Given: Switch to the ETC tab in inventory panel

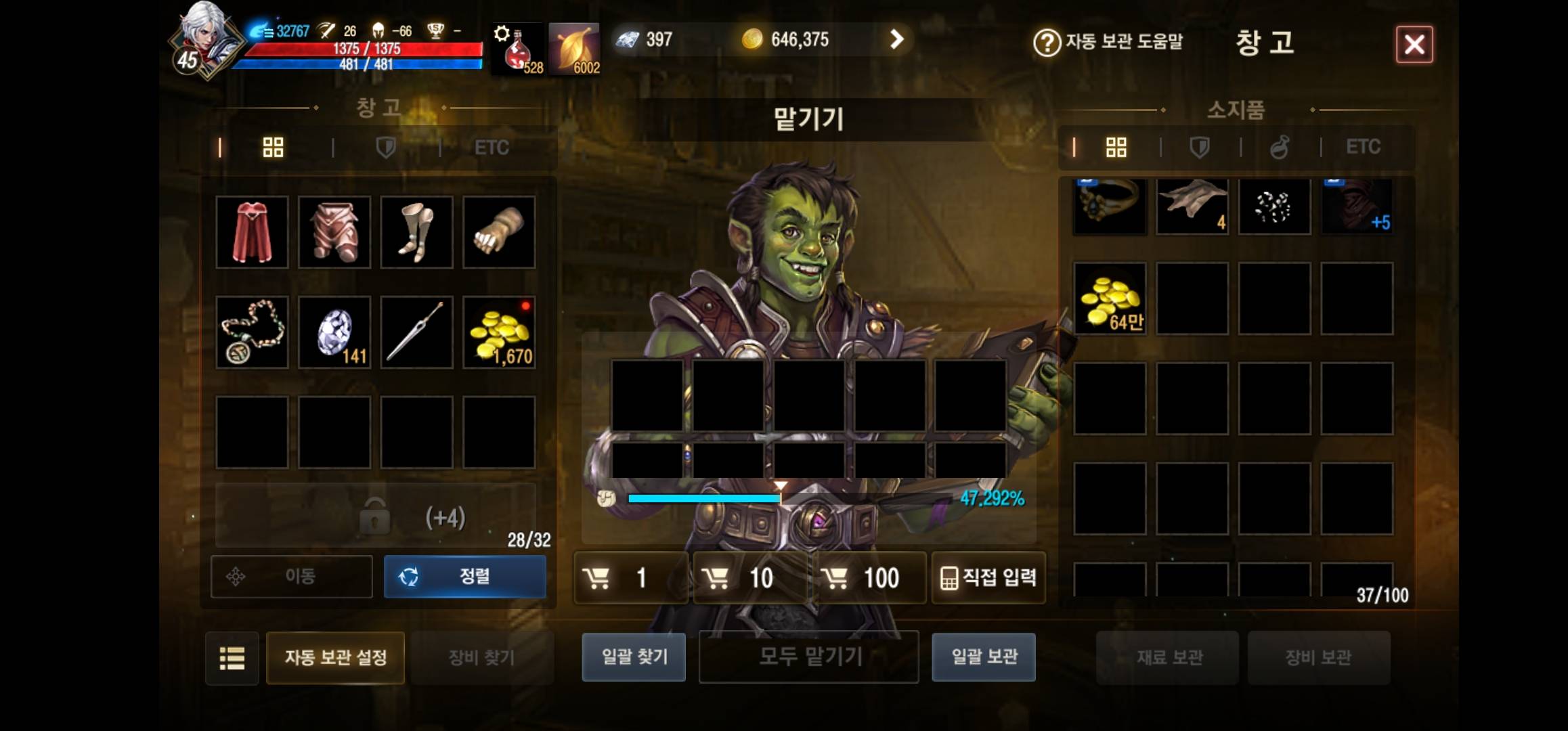Looking at the screenshot, I should point(1364,147).
